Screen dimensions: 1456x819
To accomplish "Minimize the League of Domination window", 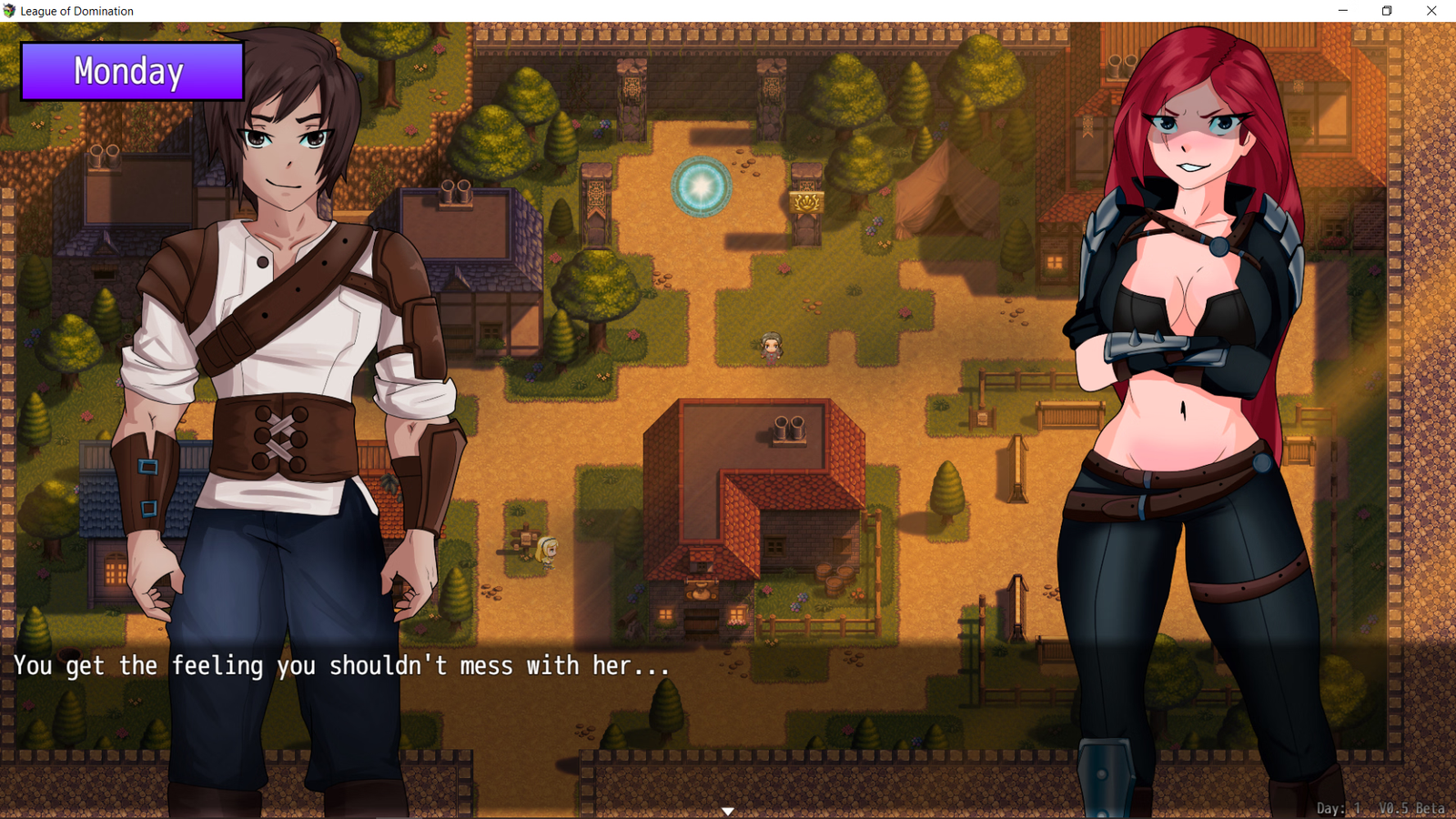I will pyautogui.click(x=1342, y=11).
